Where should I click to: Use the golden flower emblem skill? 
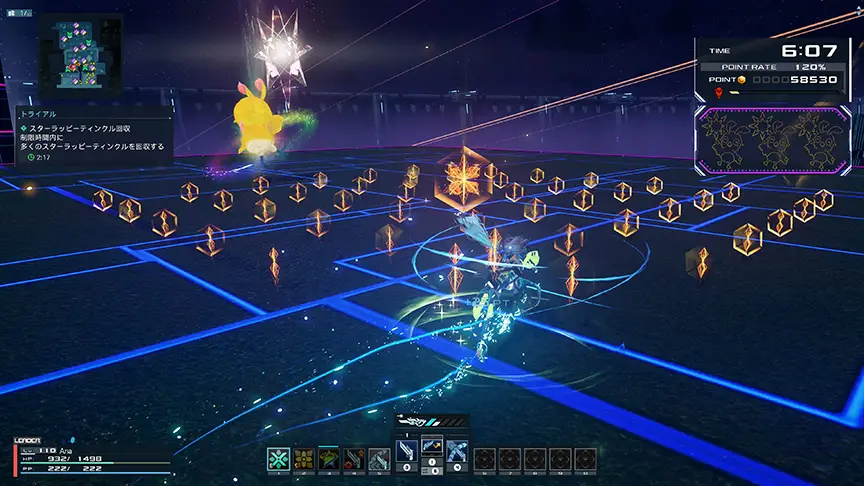pyautogui.click(x=303, y=459)
